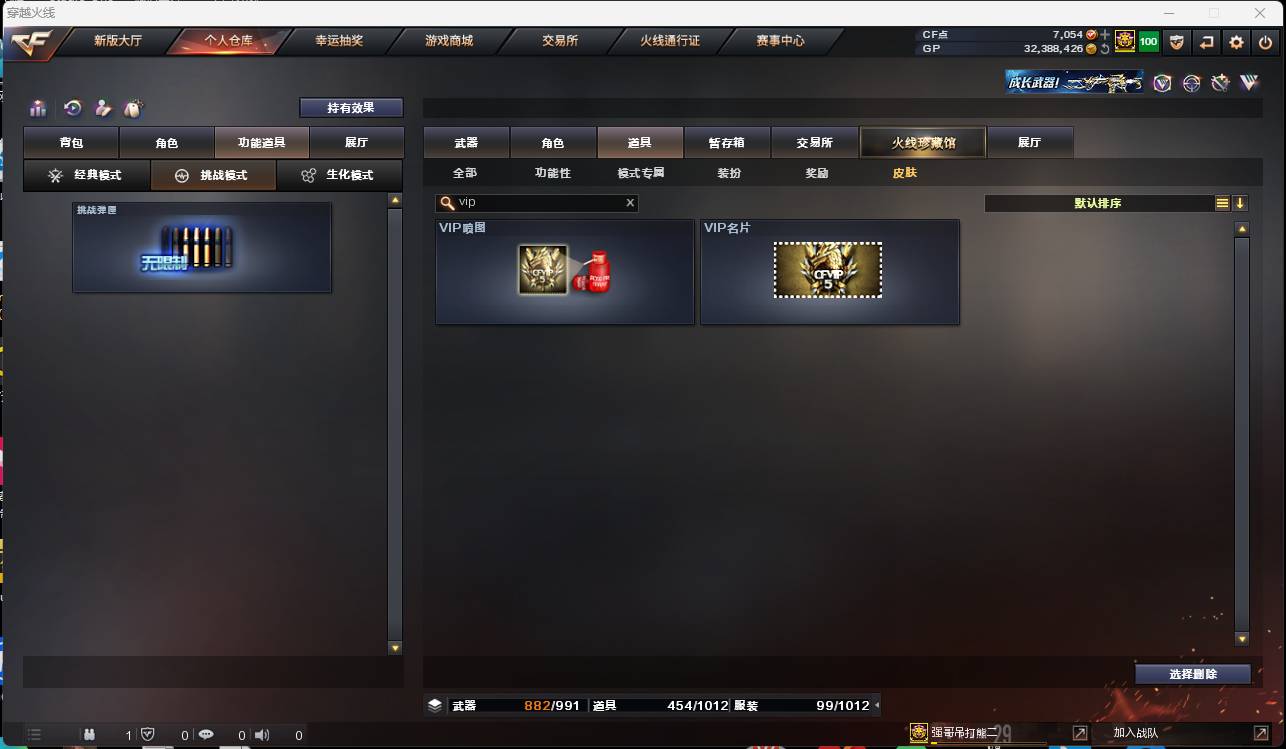
Task: Click the return arrow icon beside settings
Action: (x=1207, y=41)
